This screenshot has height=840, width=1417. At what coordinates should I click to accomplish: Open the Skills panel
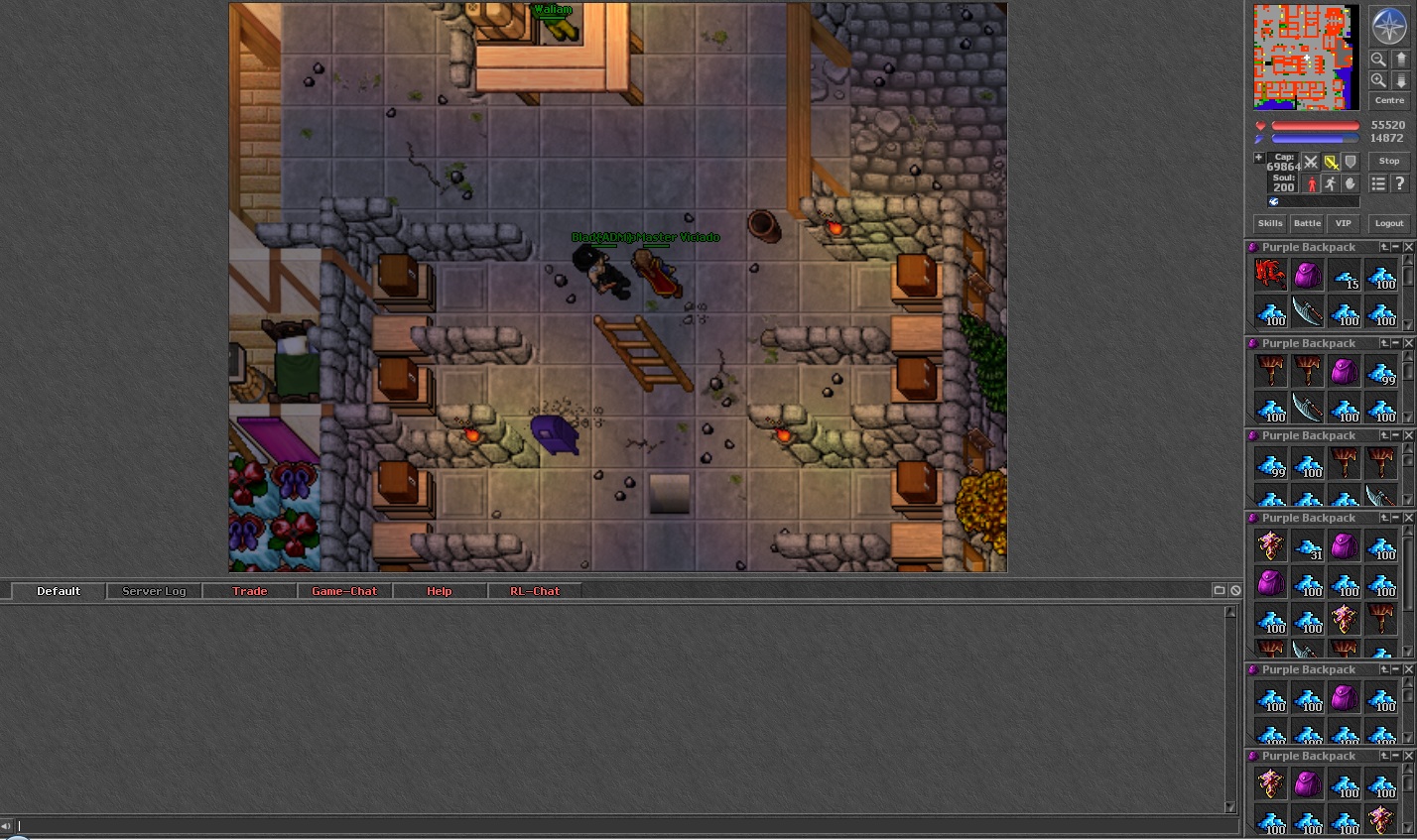[x=1270, y=223]
